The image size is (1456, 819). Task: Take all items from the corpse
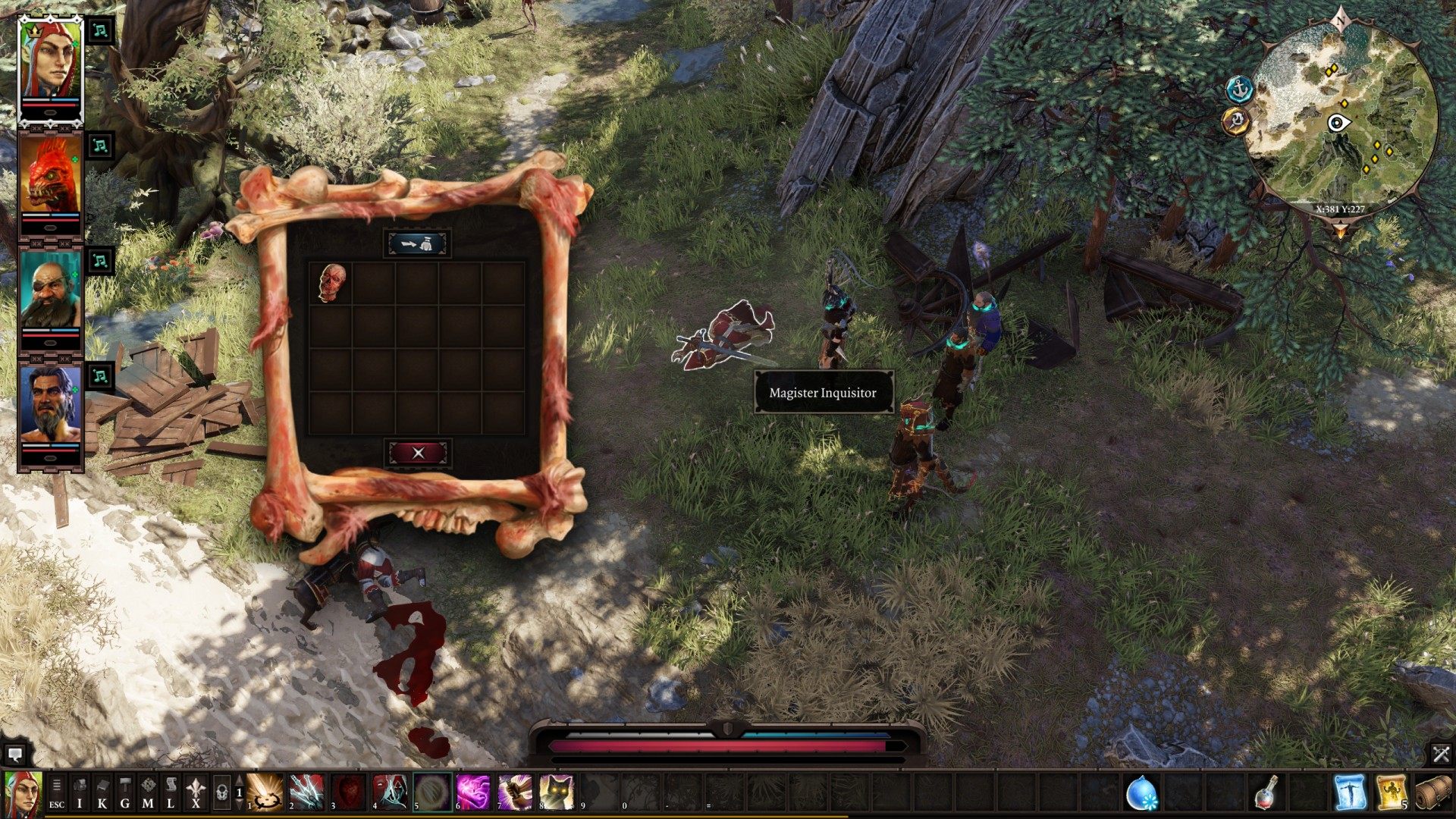click(418, 244)
